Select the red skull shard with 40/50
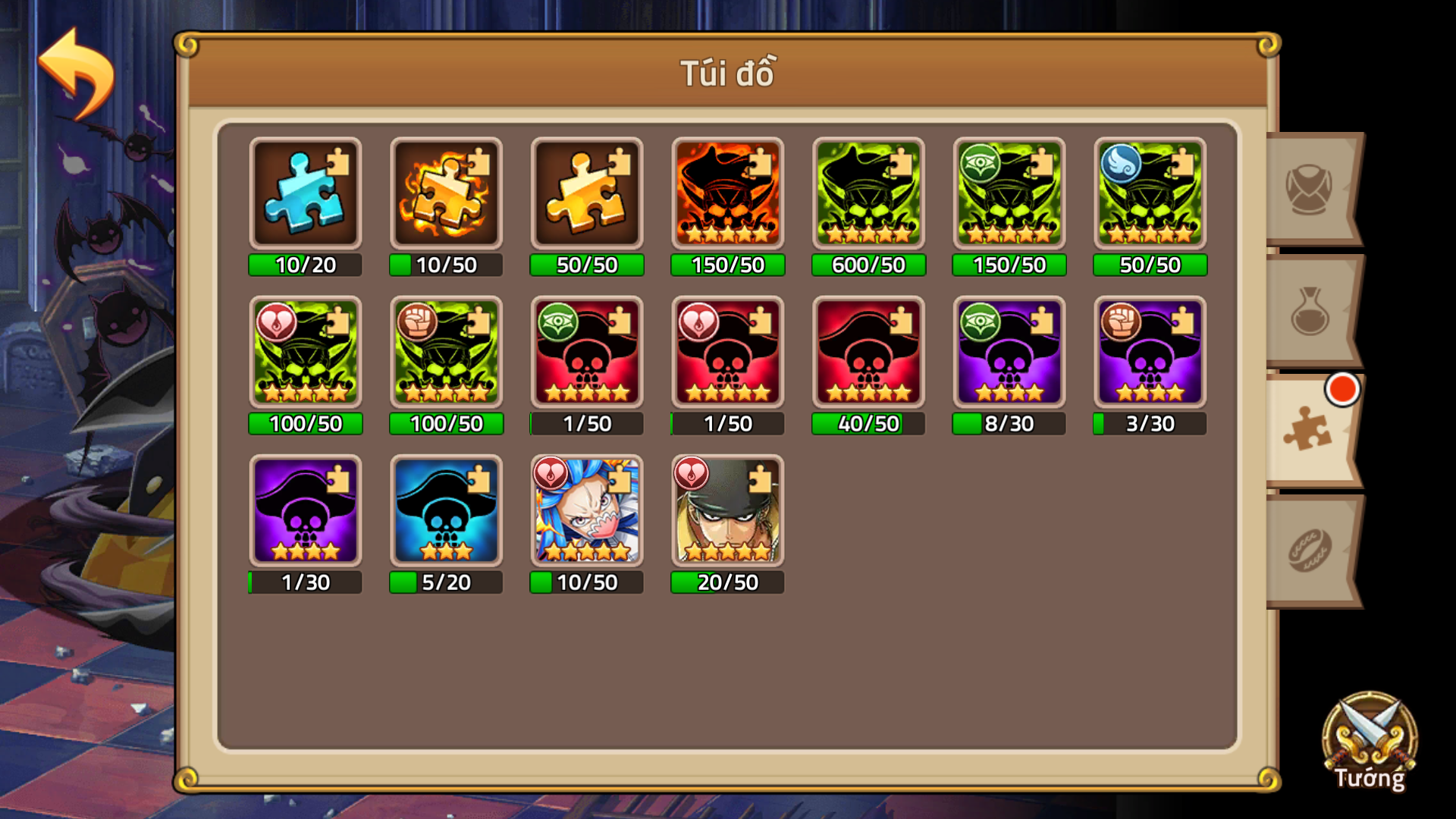 (x=868, y=353)
